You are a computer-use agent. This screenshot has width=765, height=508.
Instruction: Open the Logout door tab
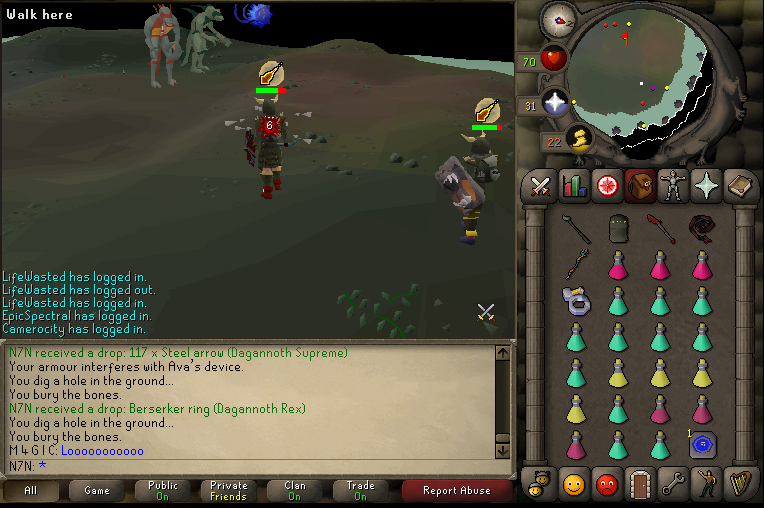[640, 484]
